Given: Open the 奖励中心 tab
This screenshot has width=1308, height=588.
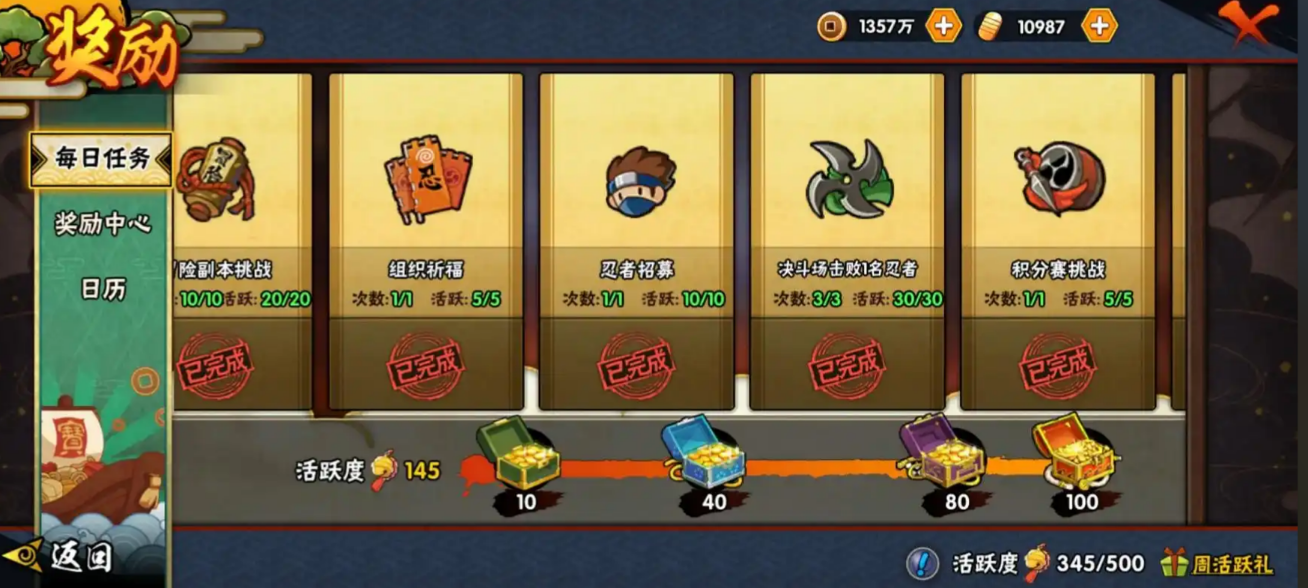Looking at the screenshot, I should click(102, 223).
